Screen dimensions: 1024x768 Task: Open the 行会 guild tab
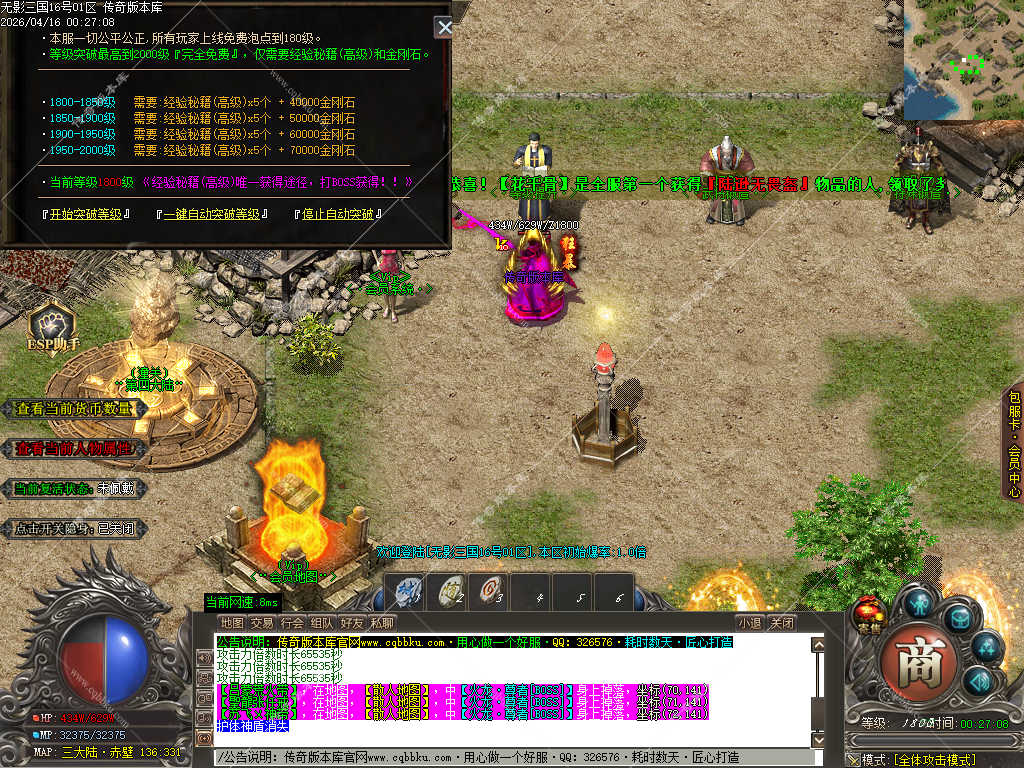[292, 623]
